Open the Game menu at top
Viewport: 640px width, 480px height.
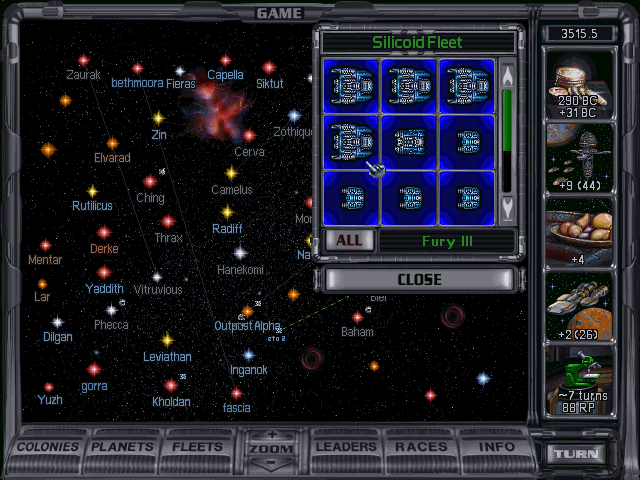point(279,13)
